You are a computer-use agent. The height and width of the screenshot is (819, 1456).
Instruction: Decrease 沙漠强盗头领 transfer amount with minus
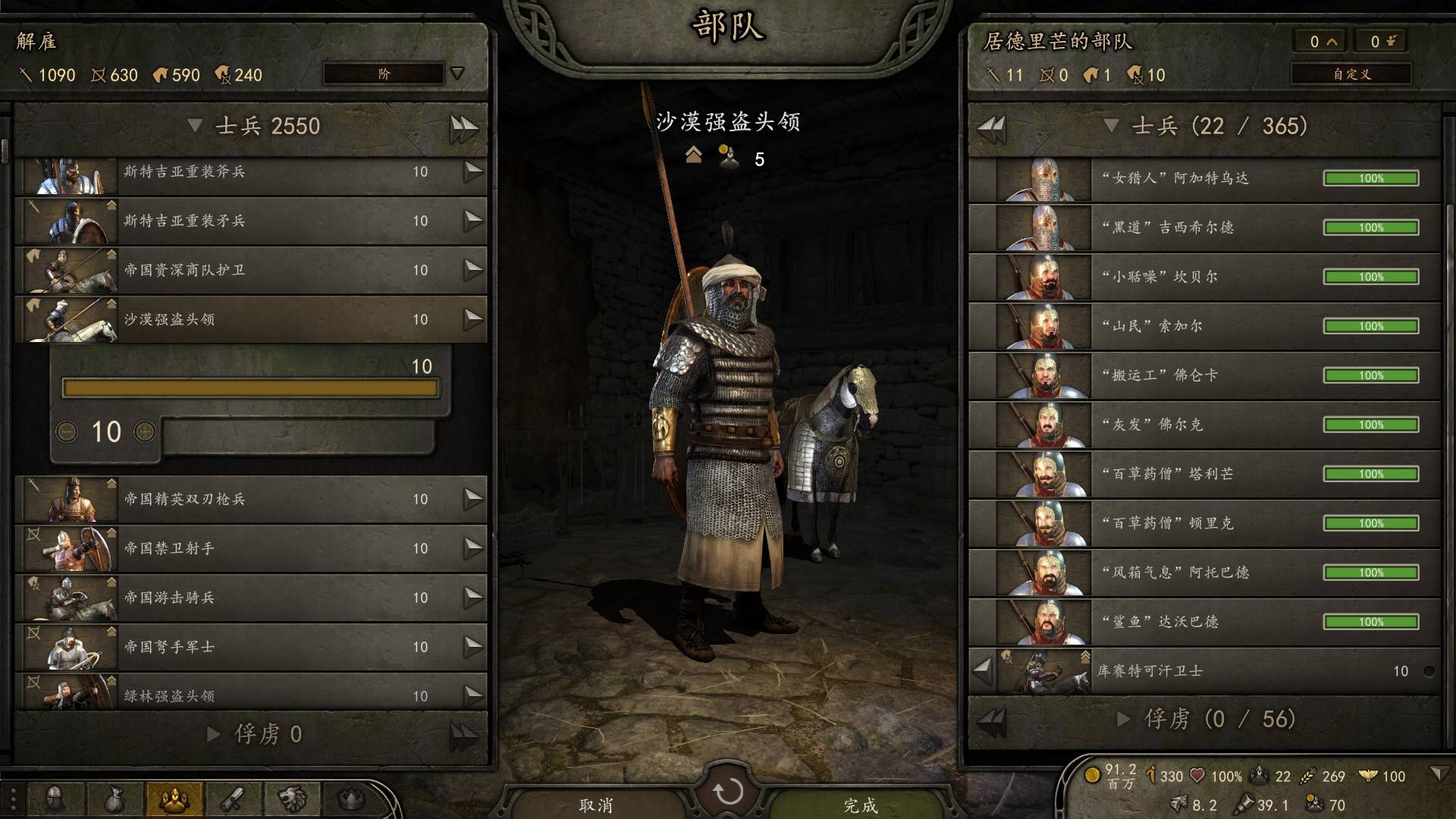pyautogui.click(x=67, y=431)
